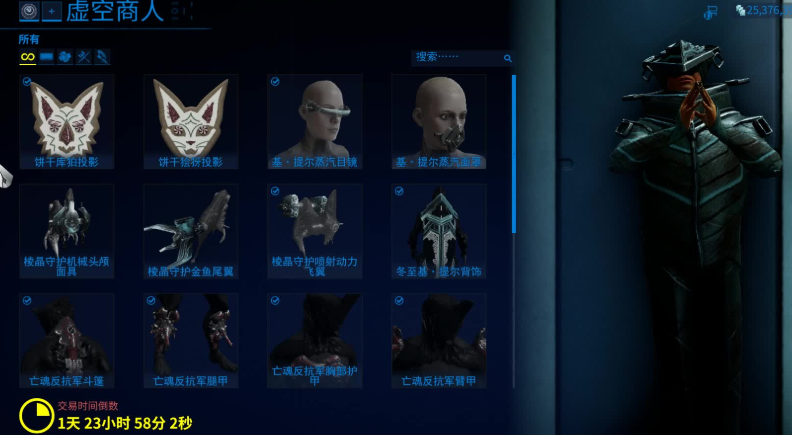Click the plus button beside 虚空商人
This screenshot has width=792, height=435.
click(x=52, y=11)
